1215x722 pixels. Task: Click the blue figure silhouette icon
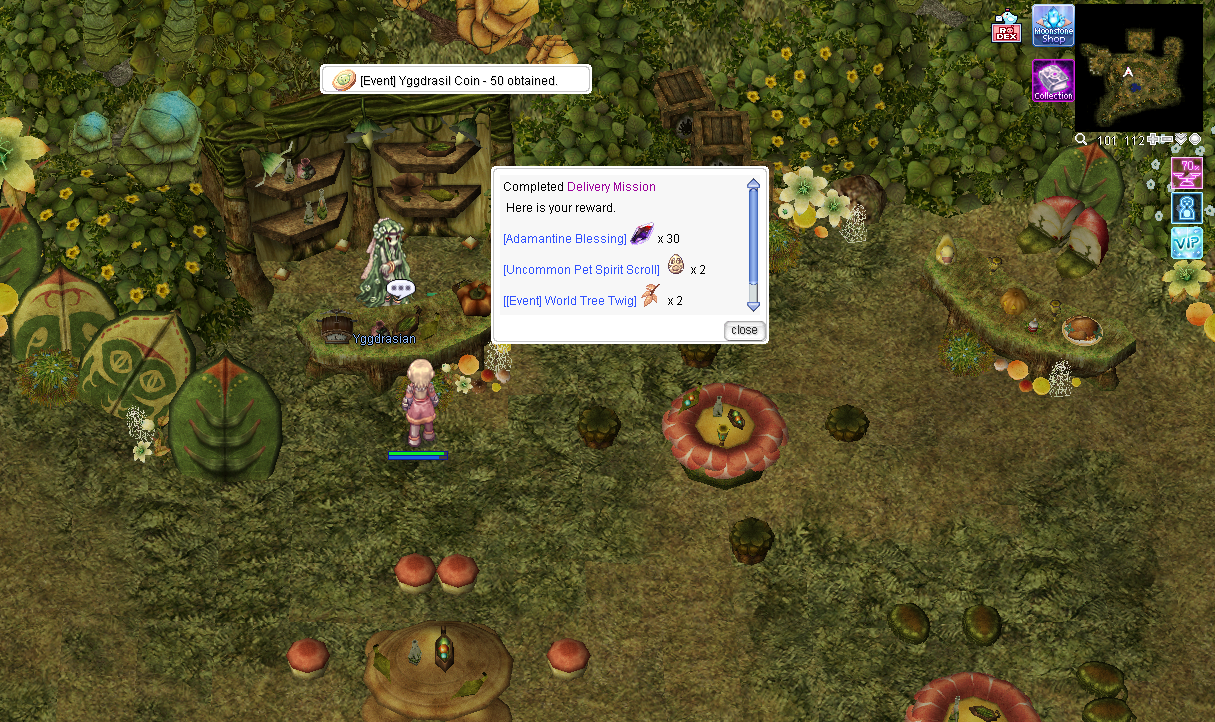[1187, 208]
